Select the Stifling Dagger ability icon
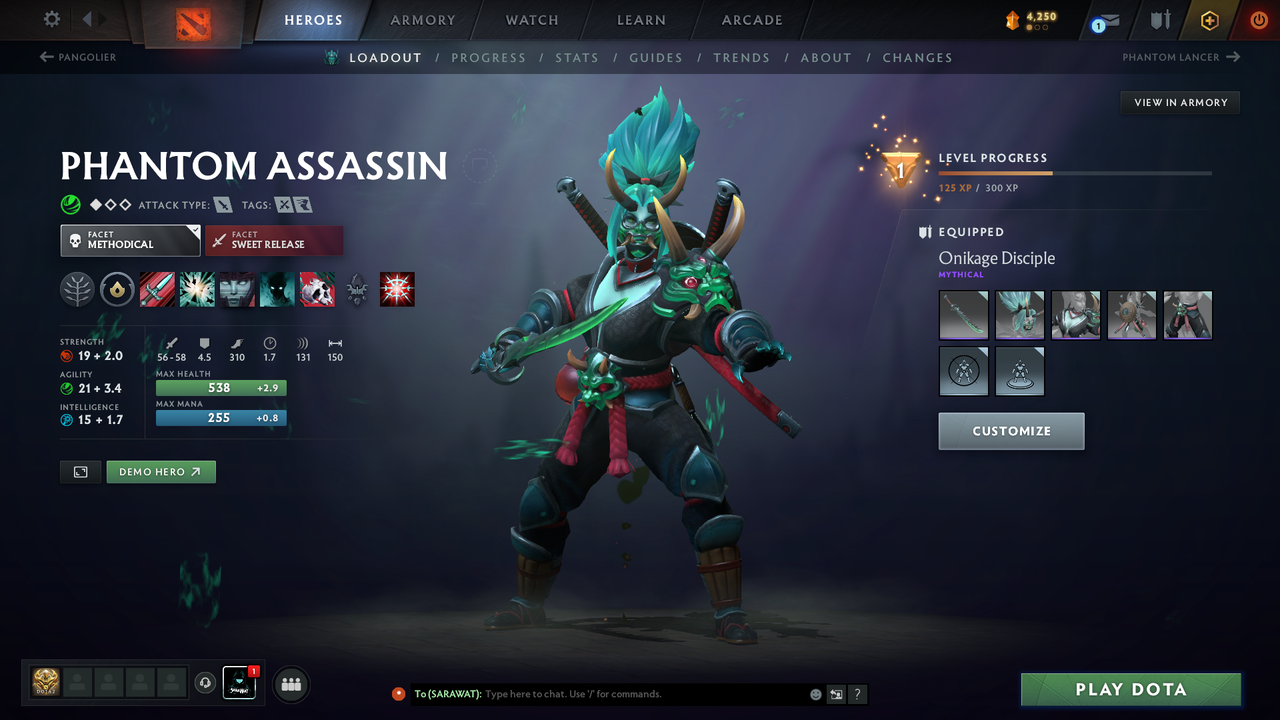This screenshot has height=720, width=1280. tap(157, 289)
